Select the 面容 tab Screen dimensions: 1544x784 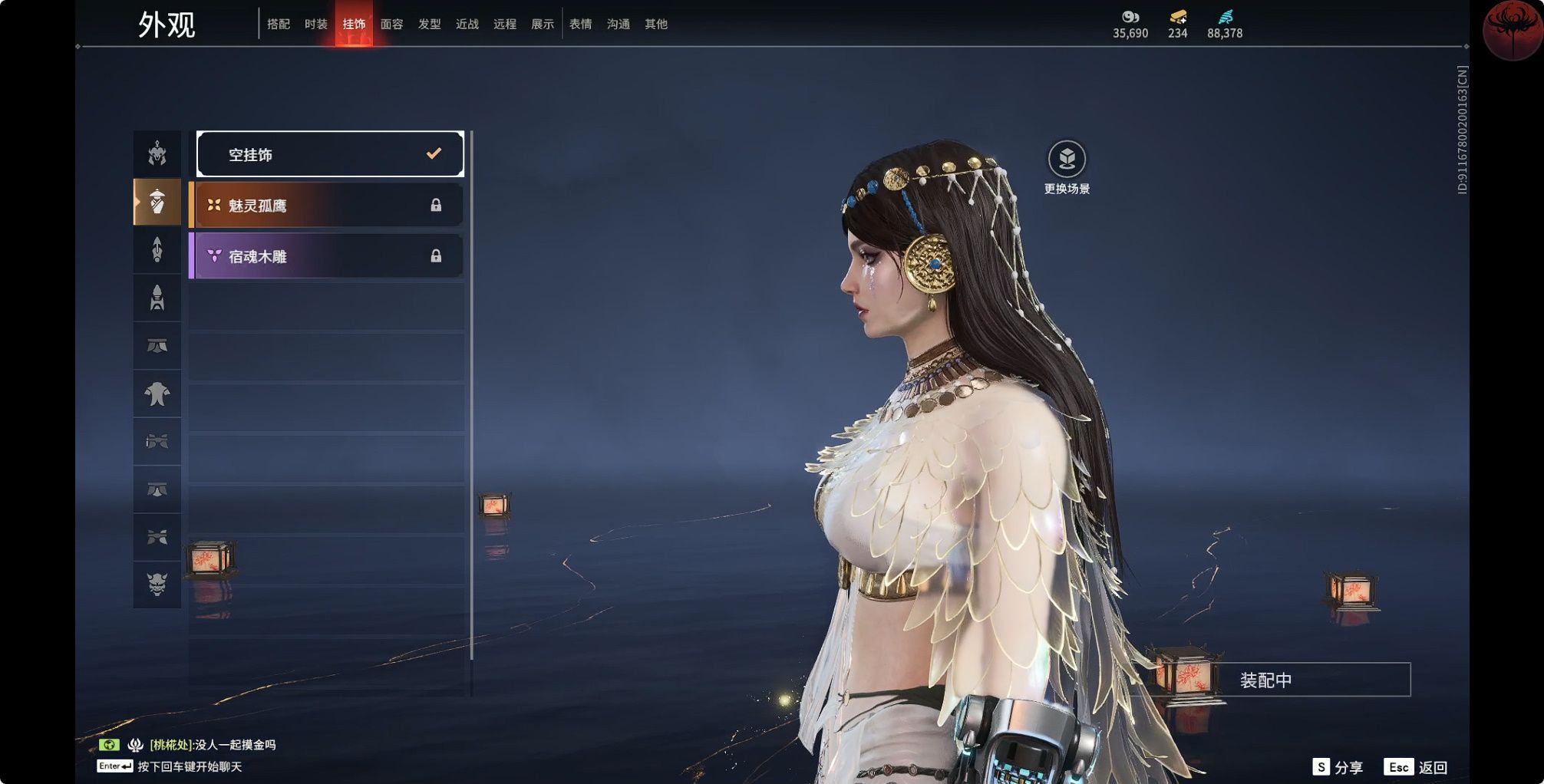coord(391,25)
